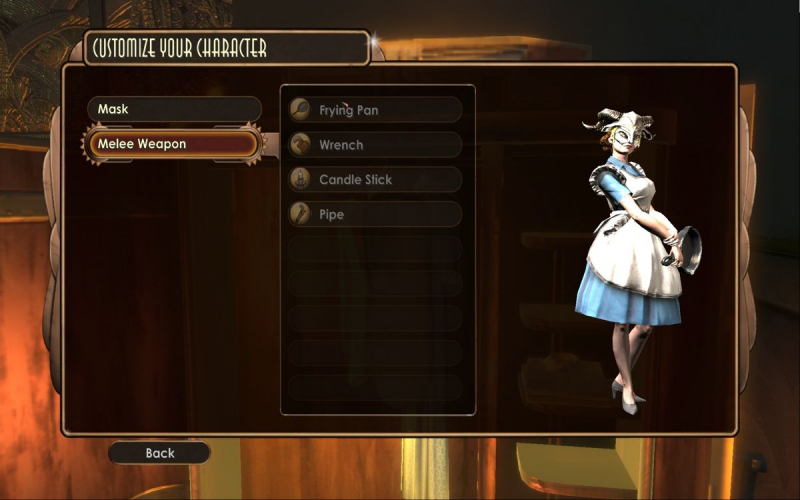The height and width of the screenshot is (500, 800).
Task: Pick the Candle Stick option
Action: click(375, 180)
